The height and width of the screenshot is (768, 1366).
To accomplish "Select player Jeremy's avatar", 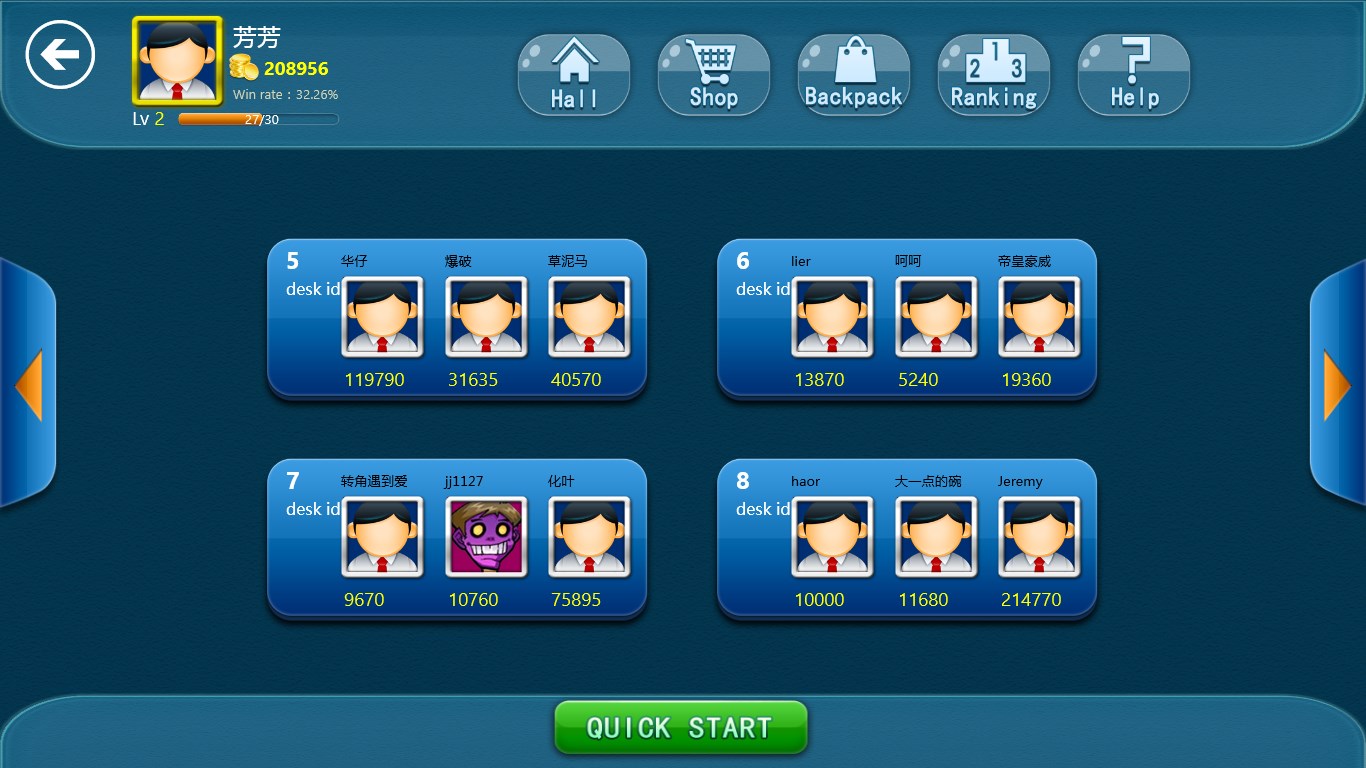I will pyautogui.click(x=1039, y=537).
